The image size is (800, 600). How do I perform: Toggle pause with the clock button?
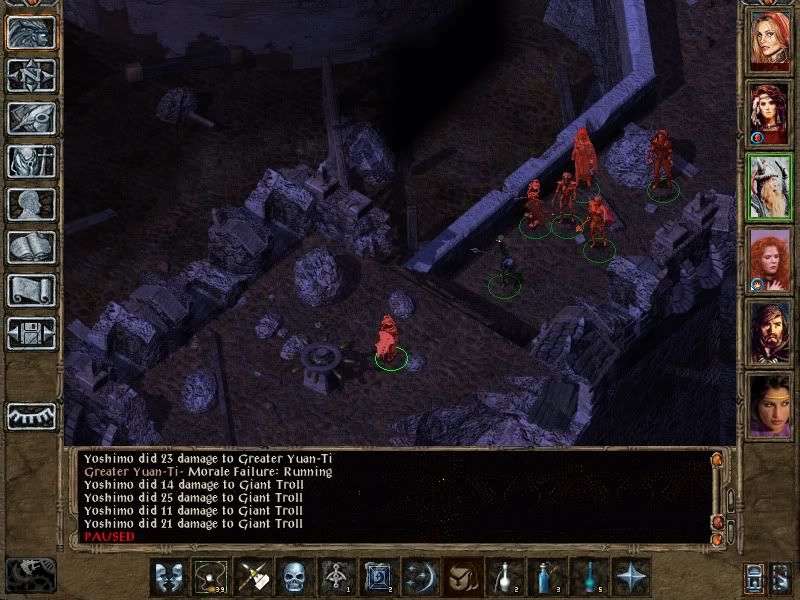pyautogui.click(x=31, y=574)
